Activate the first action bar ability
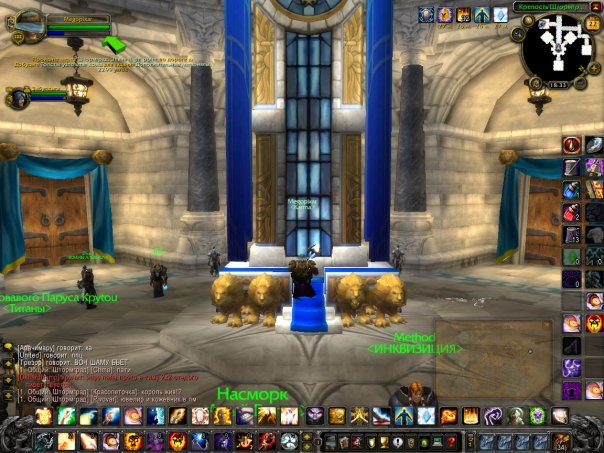Viewport: 604px width, 453px height. click(44, 416)
